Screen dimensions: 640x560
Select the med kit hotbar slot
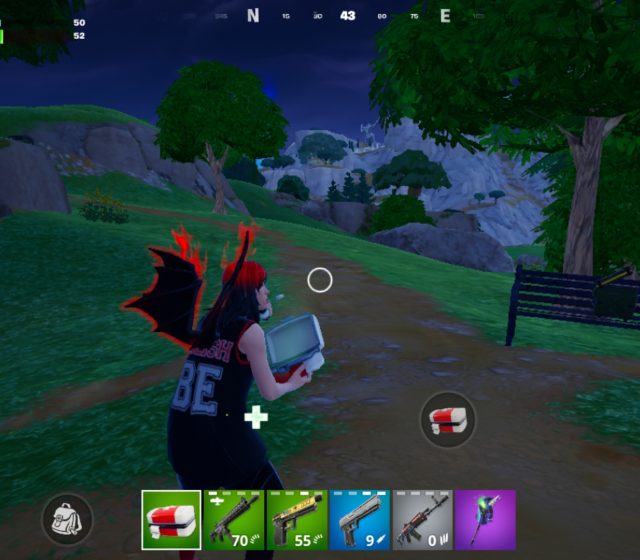pos(171,519)
